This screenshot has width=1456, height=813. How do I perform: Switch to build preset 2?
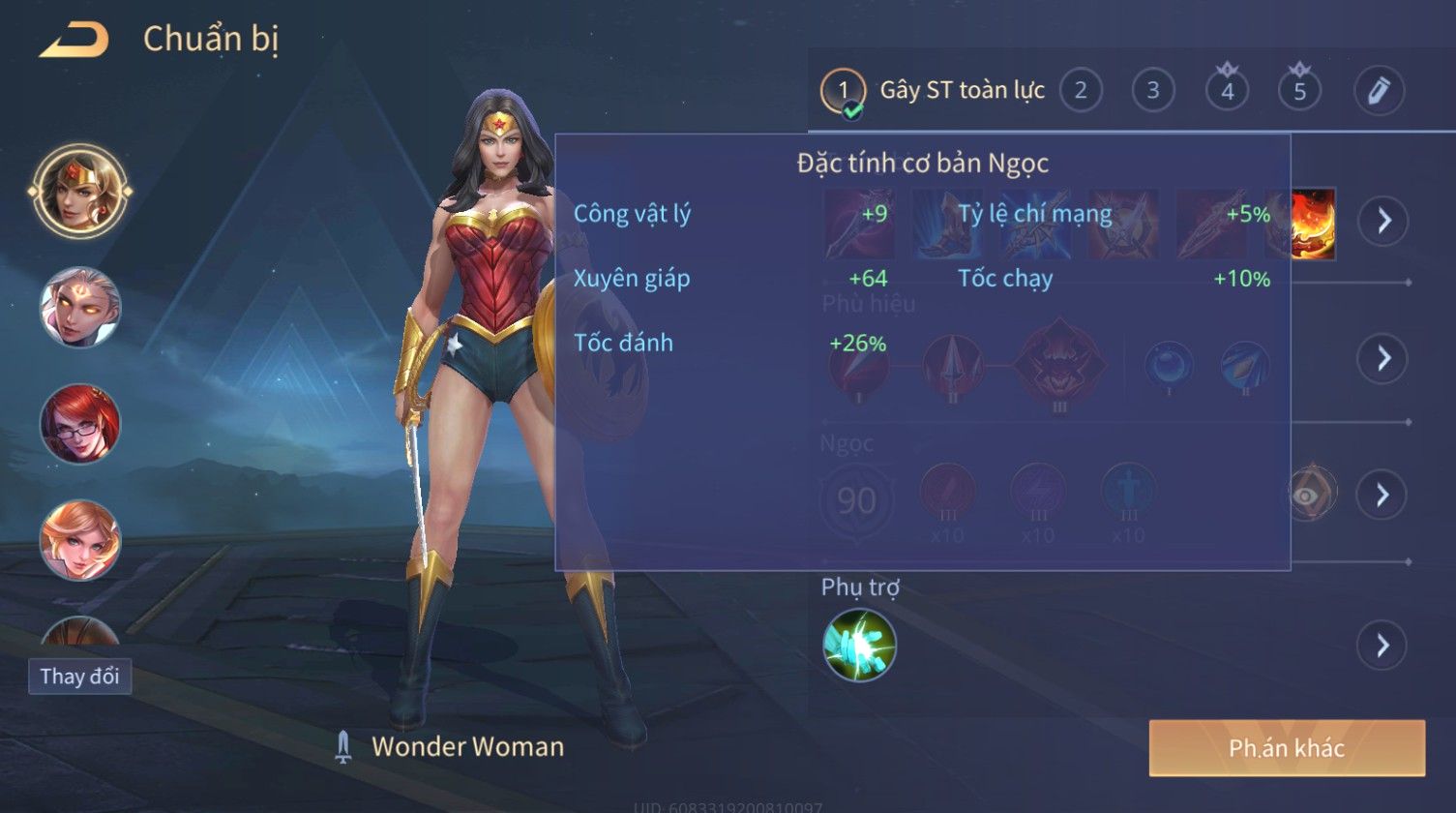click(x=1081, y=91)
